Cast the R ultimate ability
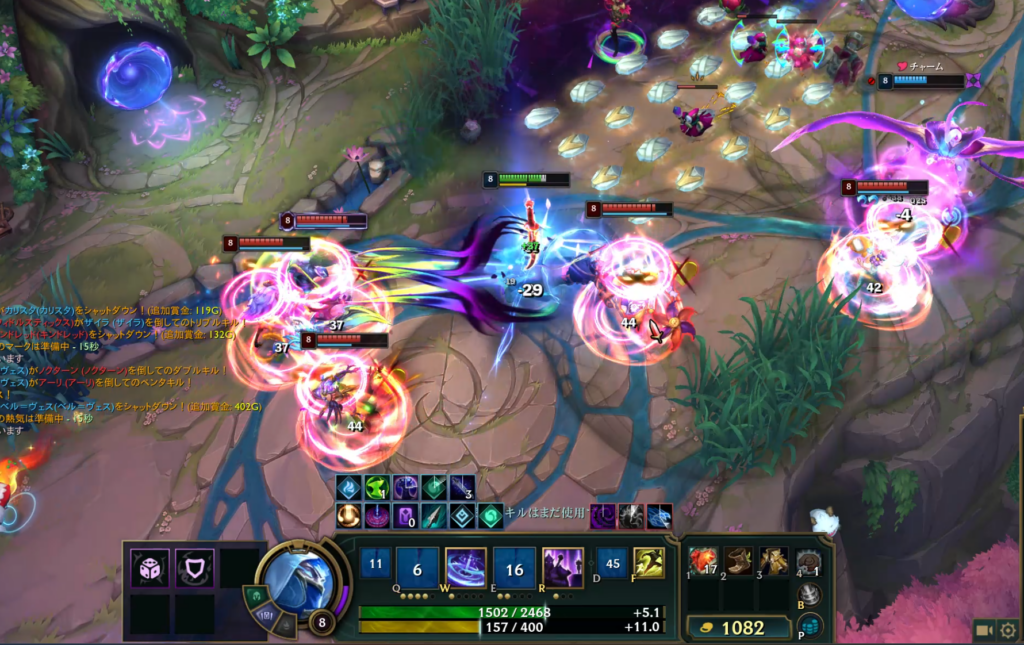This screenshot has height=645, width=1024. pyautogui.click(x=562, y=568)
